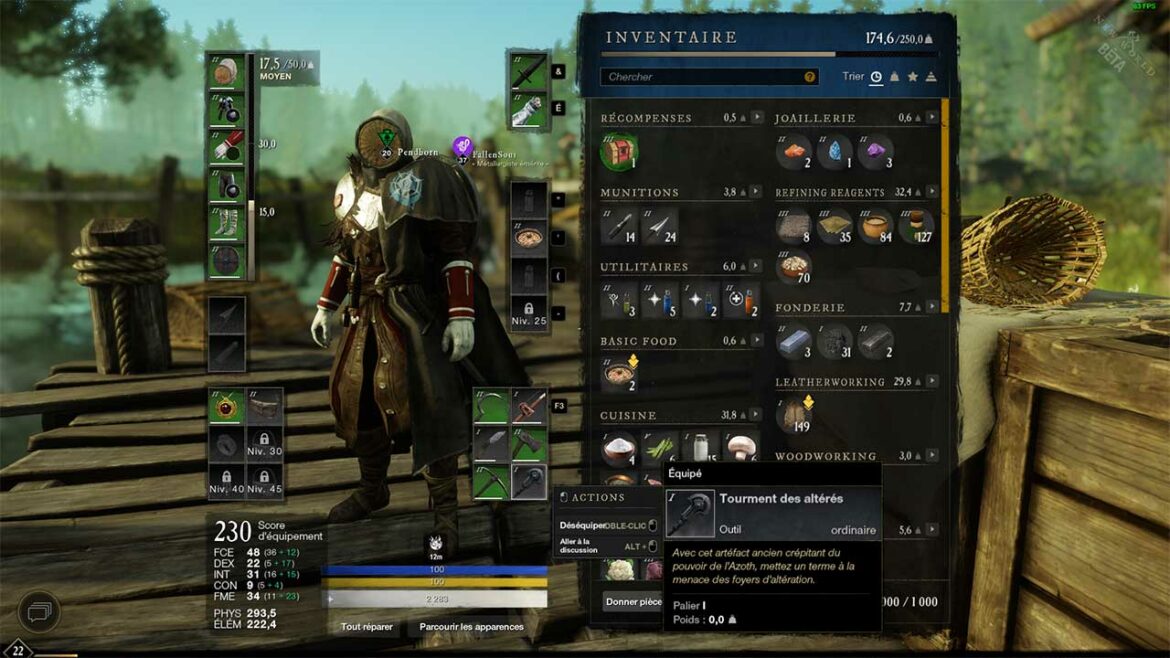Image resolution: width=1170 pixels, height=658 pixels.
Task: Click the Donner pièce button
Action: pyautogui.click(x=633, y=602)
